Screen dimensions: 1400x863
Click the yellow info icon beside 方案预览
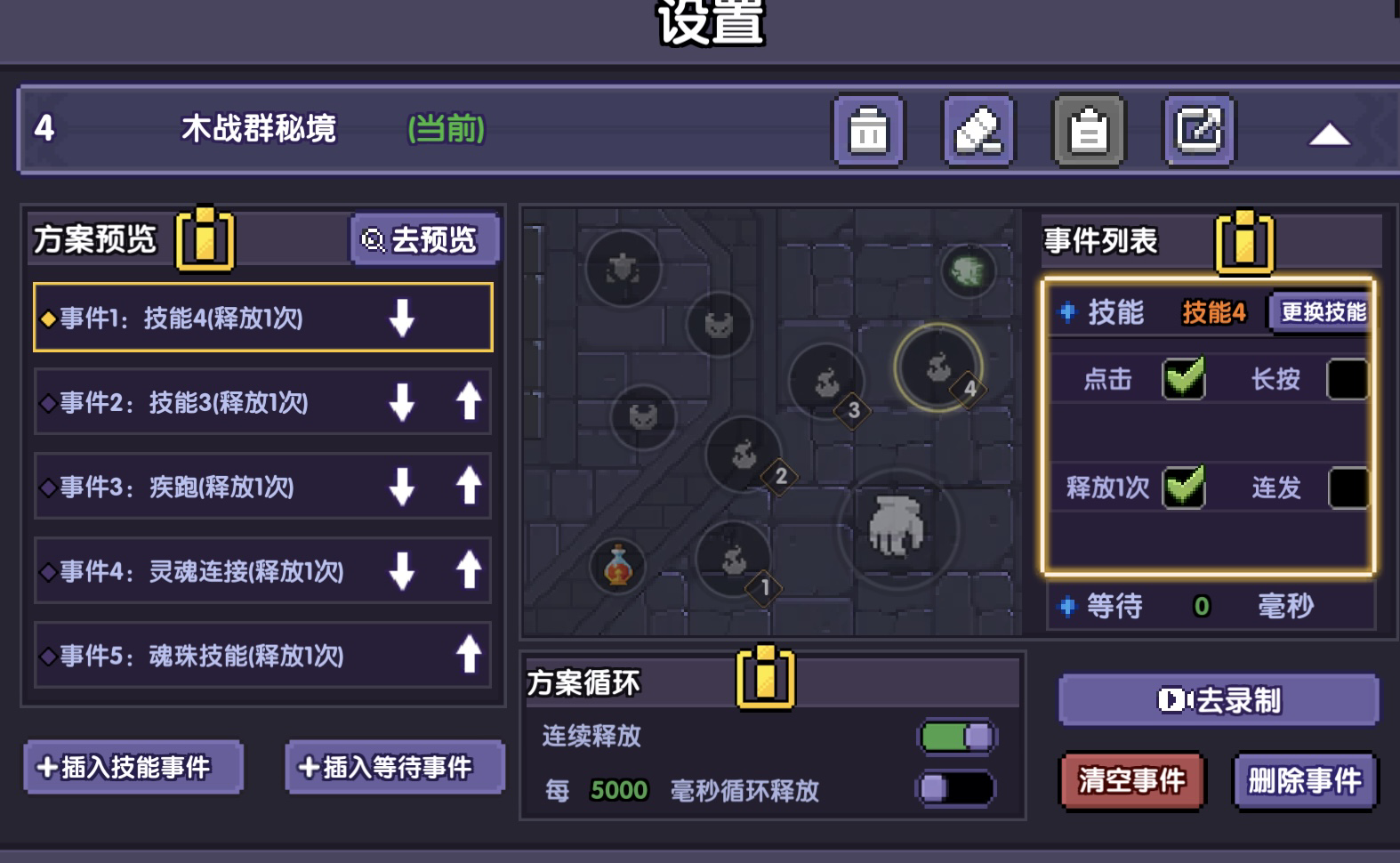coord(203,238)
